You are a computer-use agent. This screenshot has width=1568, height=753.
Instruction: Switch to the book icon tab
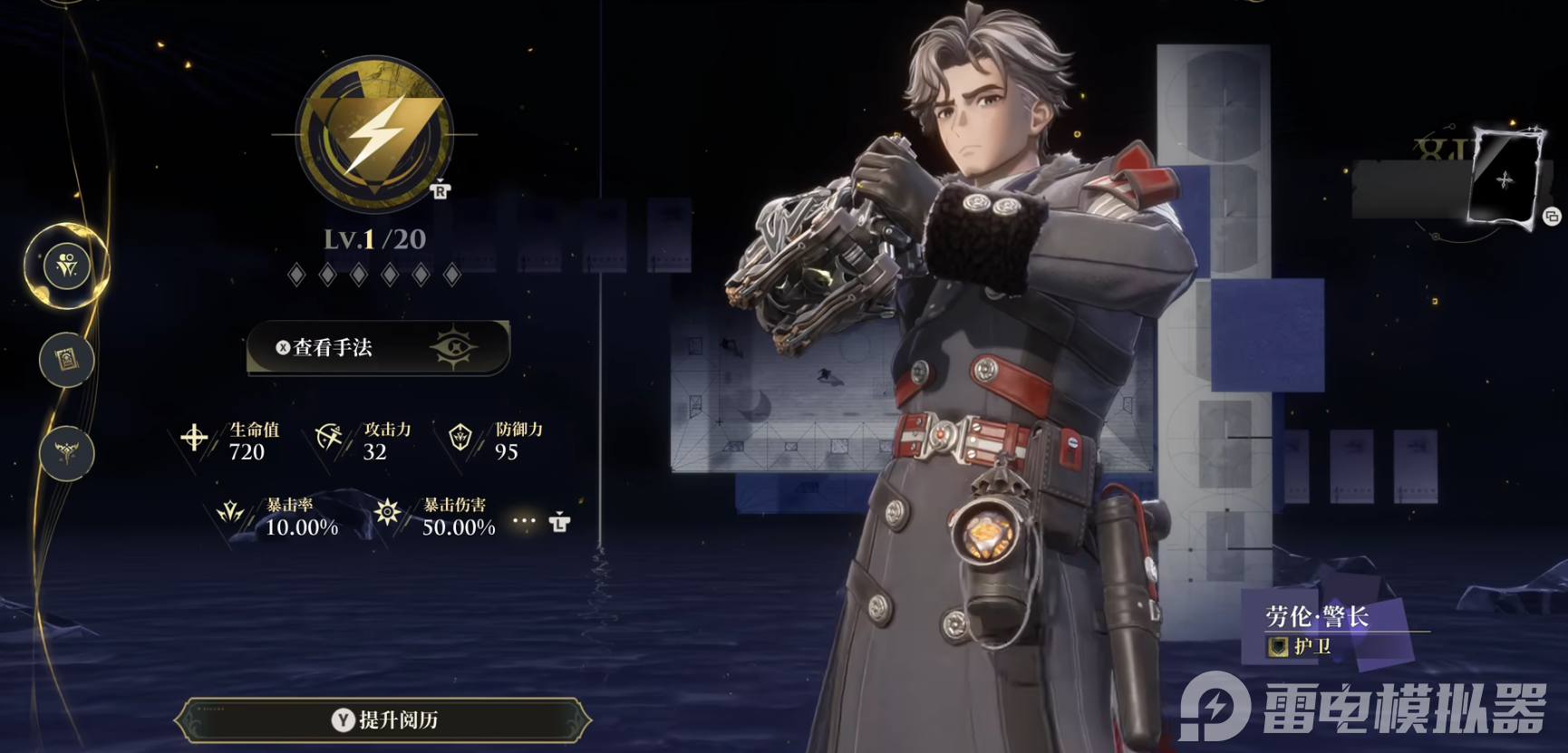67,360
